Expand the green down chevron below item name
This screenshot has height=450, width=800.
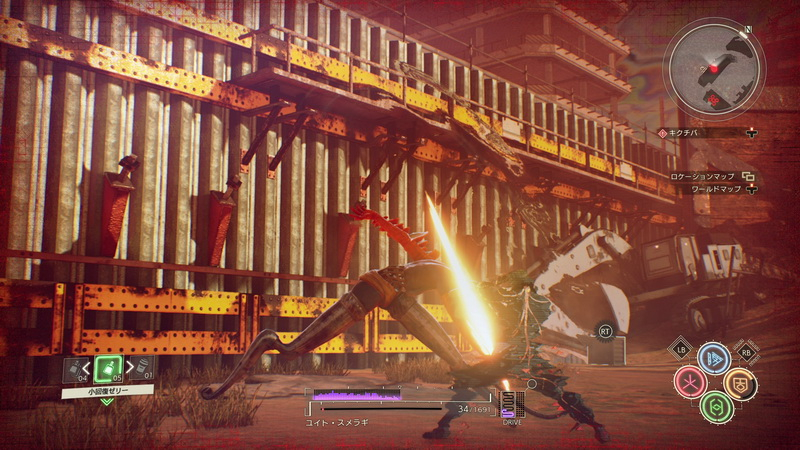click(107, 402)
